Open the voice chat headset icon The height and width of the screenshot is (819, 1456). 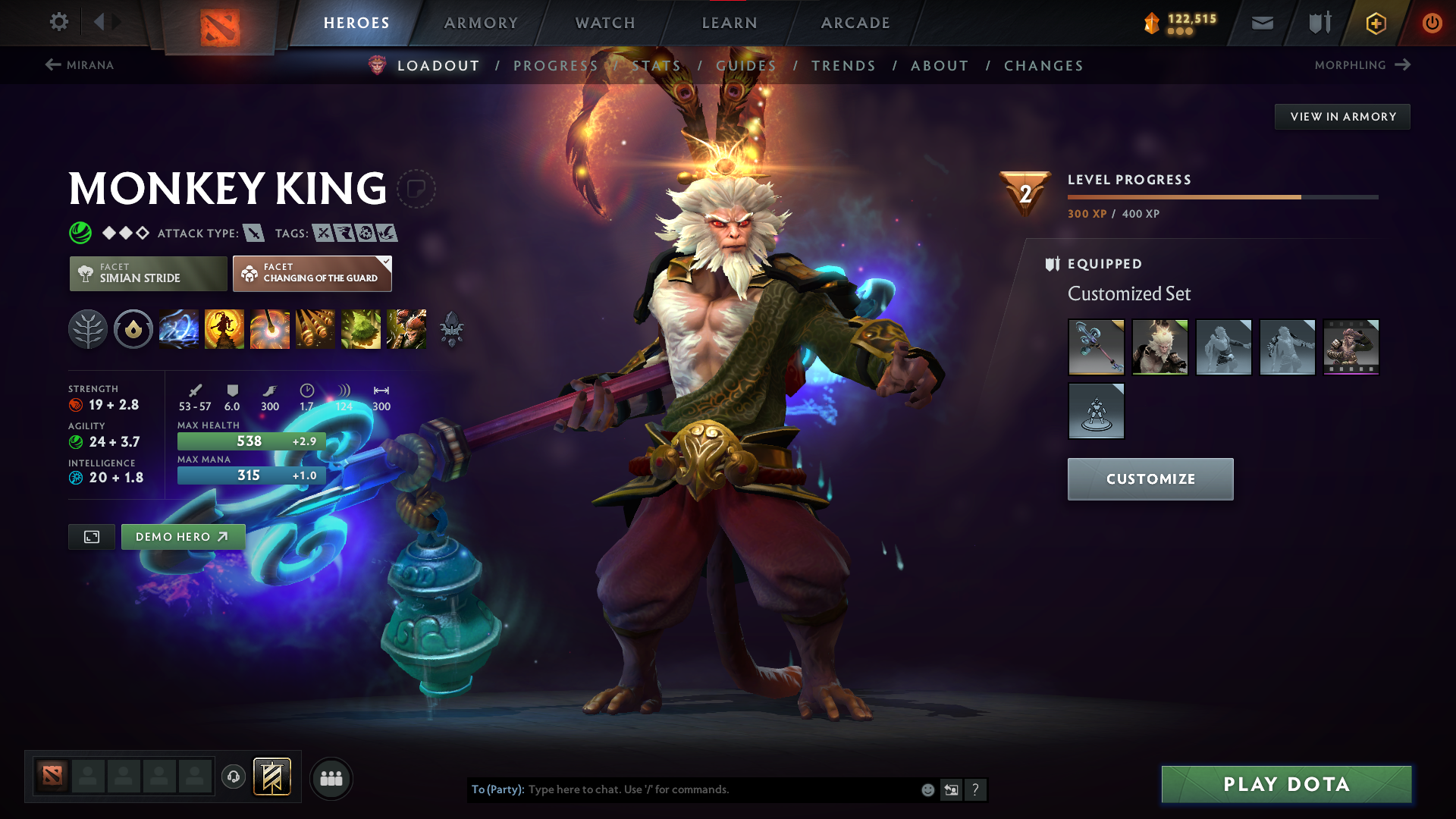[x=234, y=778]
